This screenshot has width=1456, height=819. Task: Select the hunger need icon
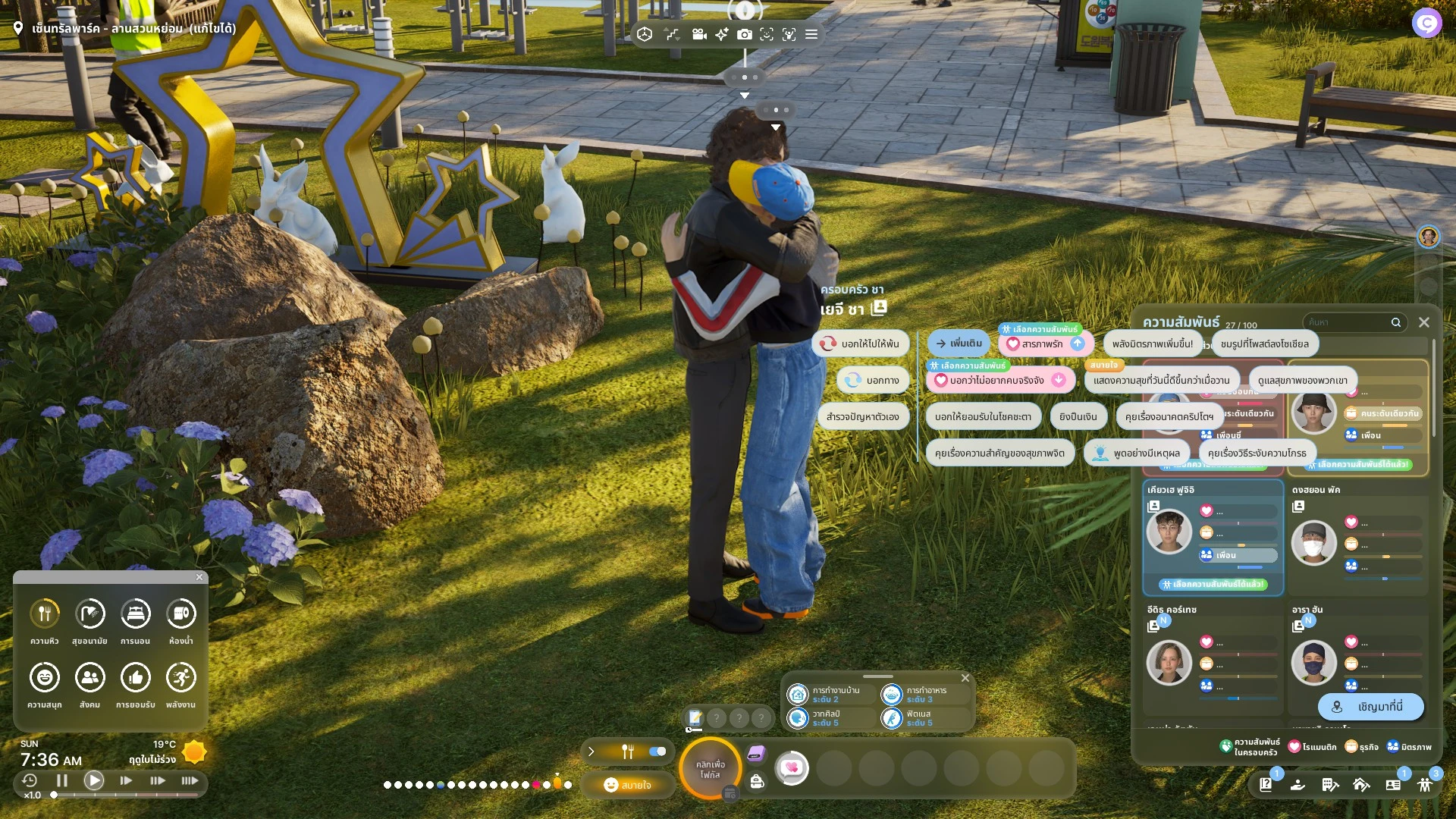(x=45, y=614)
